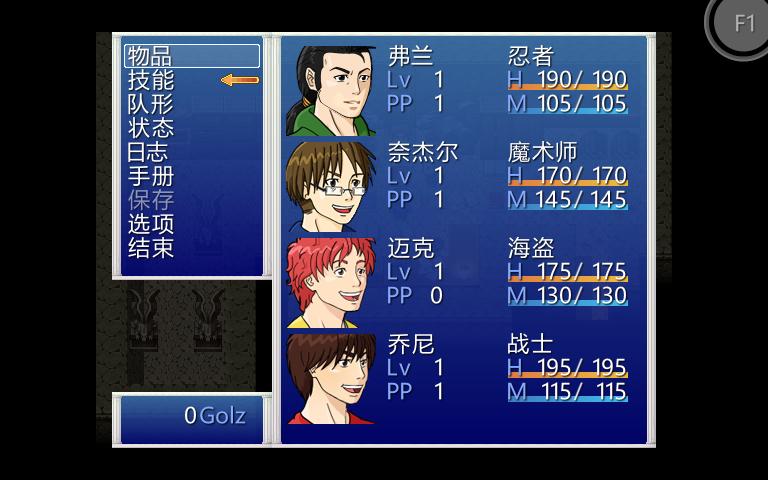The height and width of the screenshot is (480, 768).
Task: Select the 技能 (Skills) menu entry
Action: (x=151, y=80)
